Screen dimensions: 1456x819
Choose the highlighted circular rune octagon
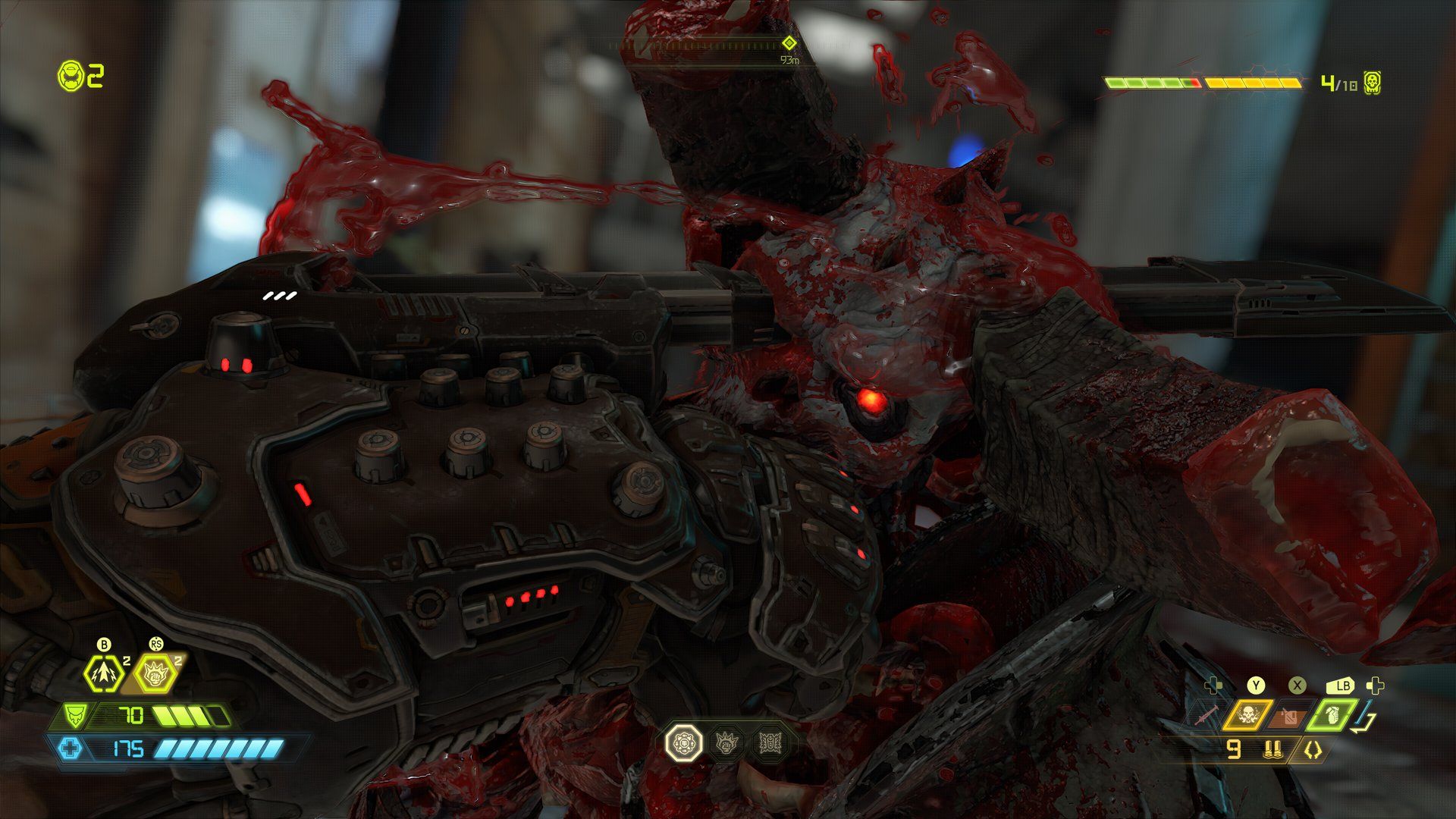pos(683,742)
